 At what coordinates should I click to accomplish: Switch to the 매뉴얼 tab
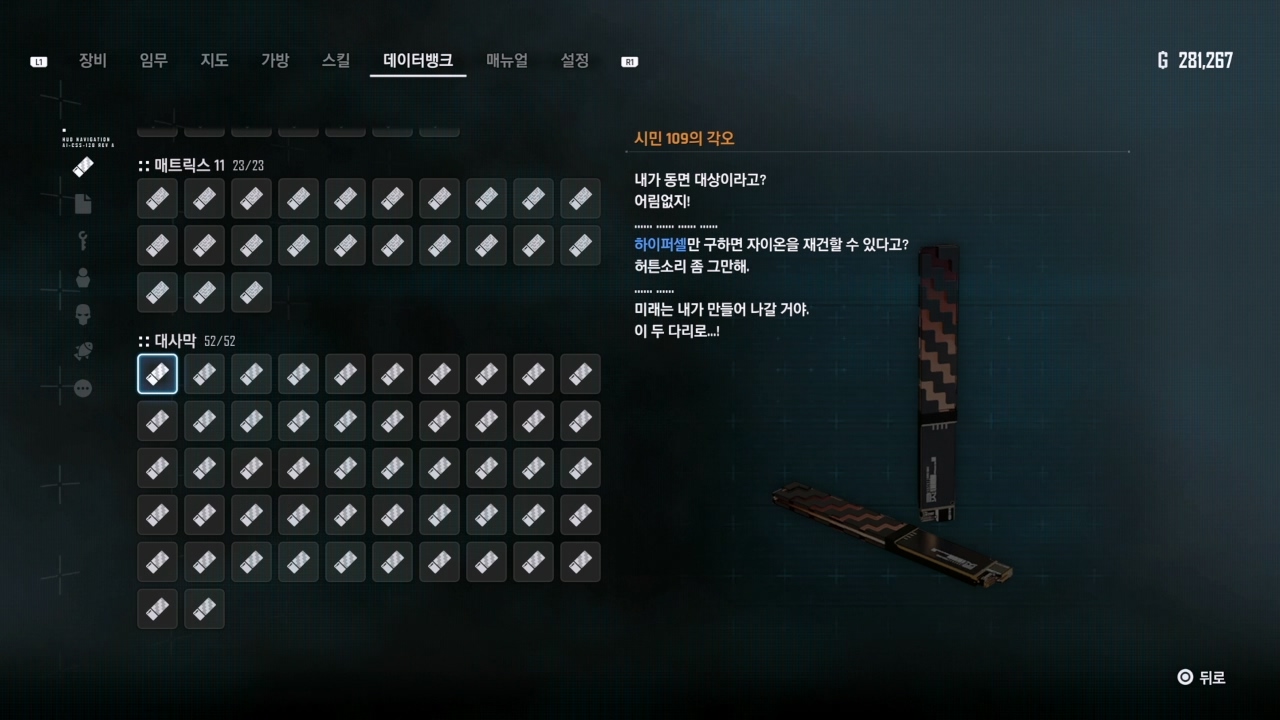point(507,60)
